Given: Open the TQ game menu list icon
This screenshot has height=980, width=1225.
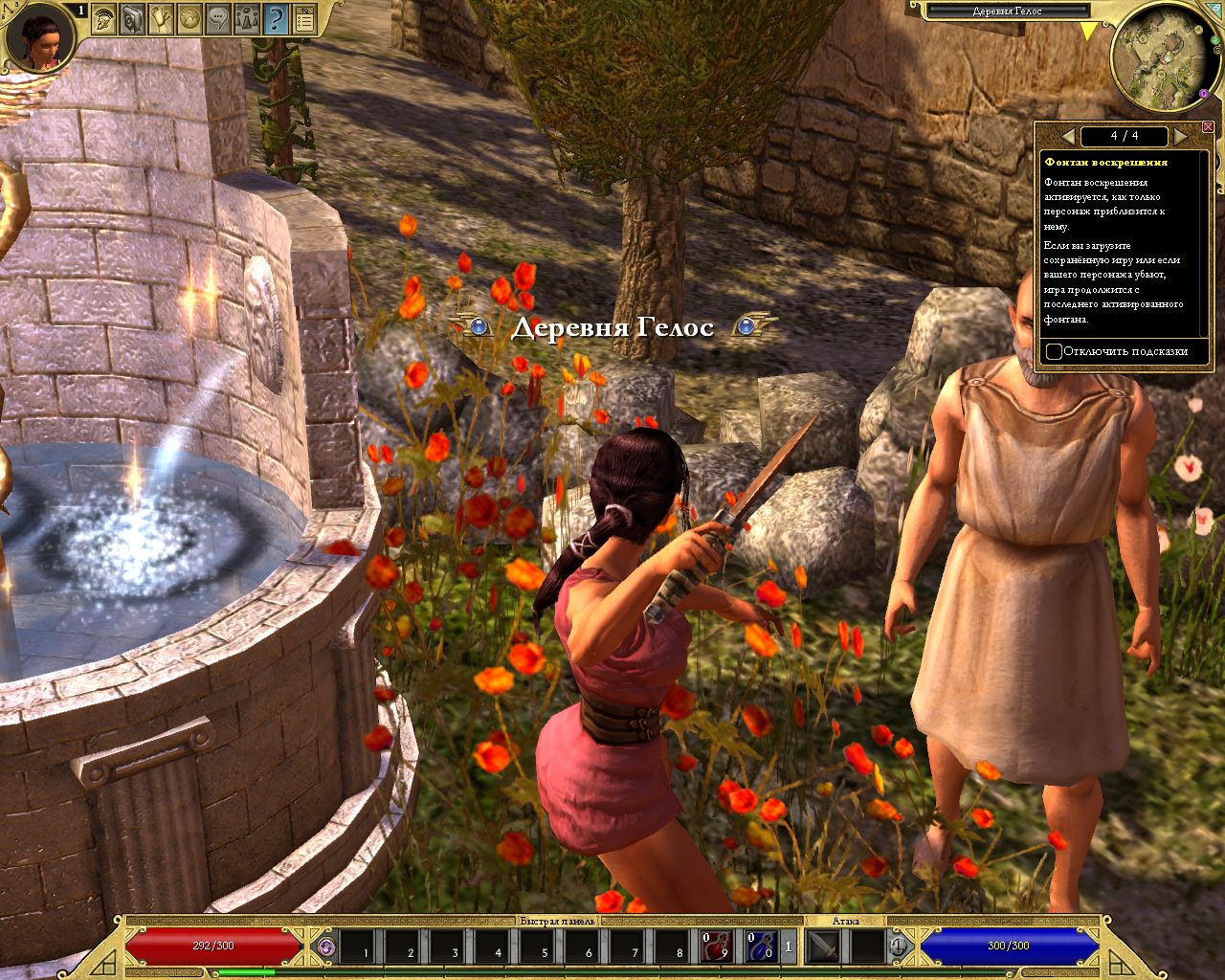Looking at the screenshot, I should pyautogui.click(x=304, y=18).
